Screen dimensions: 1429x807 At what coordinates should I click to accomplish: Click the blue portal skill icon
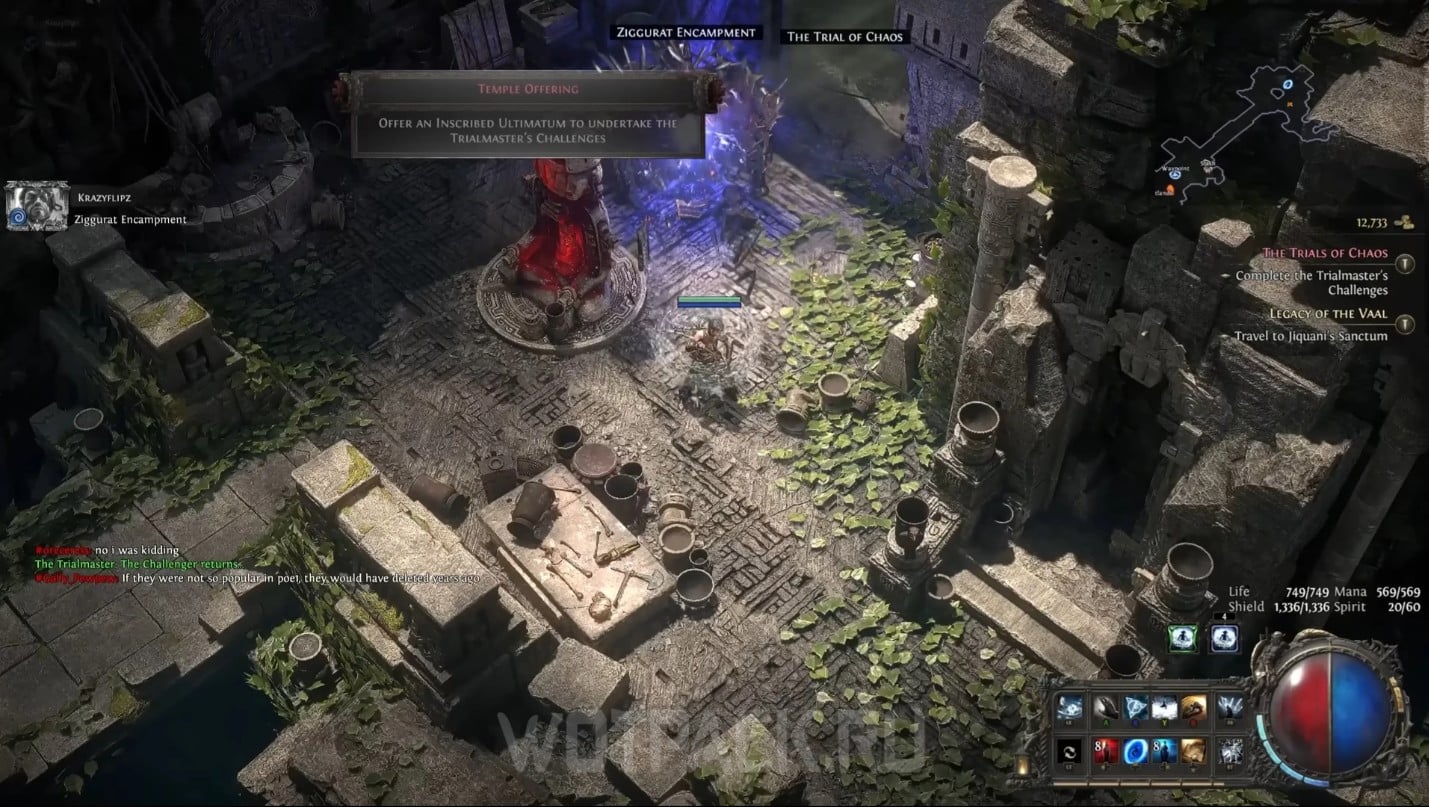pyautogui.click(x=1134, y=751)
